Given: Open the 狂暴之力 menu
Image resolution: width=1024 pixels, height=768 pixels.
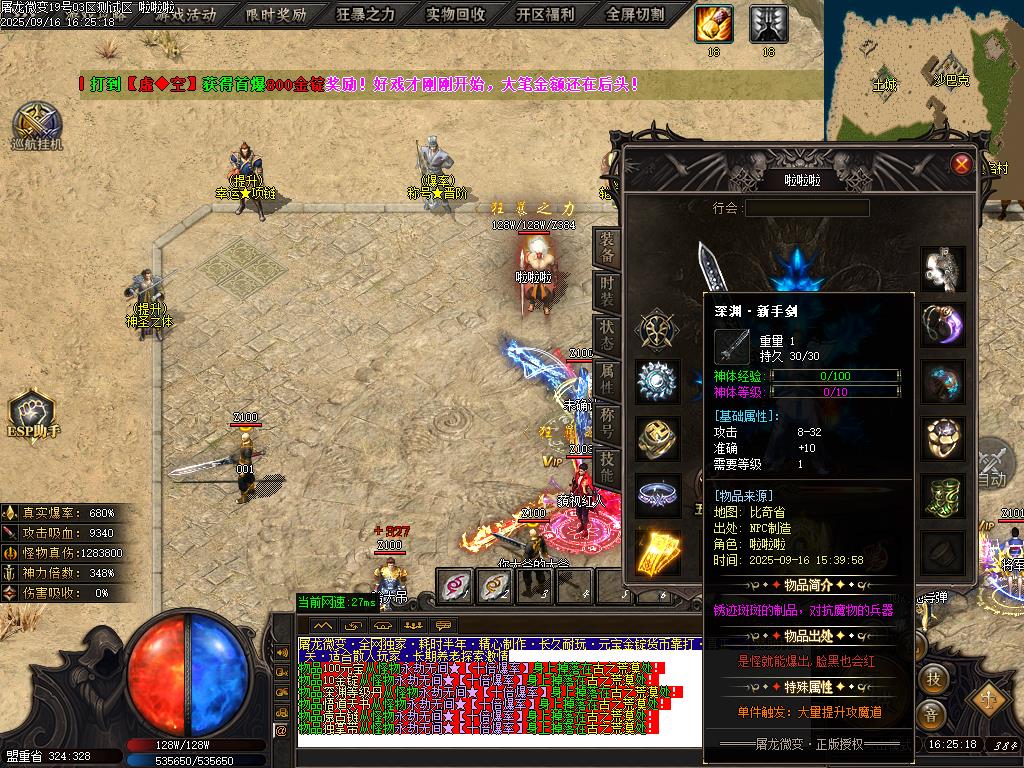Looking at the screenshot, I should (365, 14).
